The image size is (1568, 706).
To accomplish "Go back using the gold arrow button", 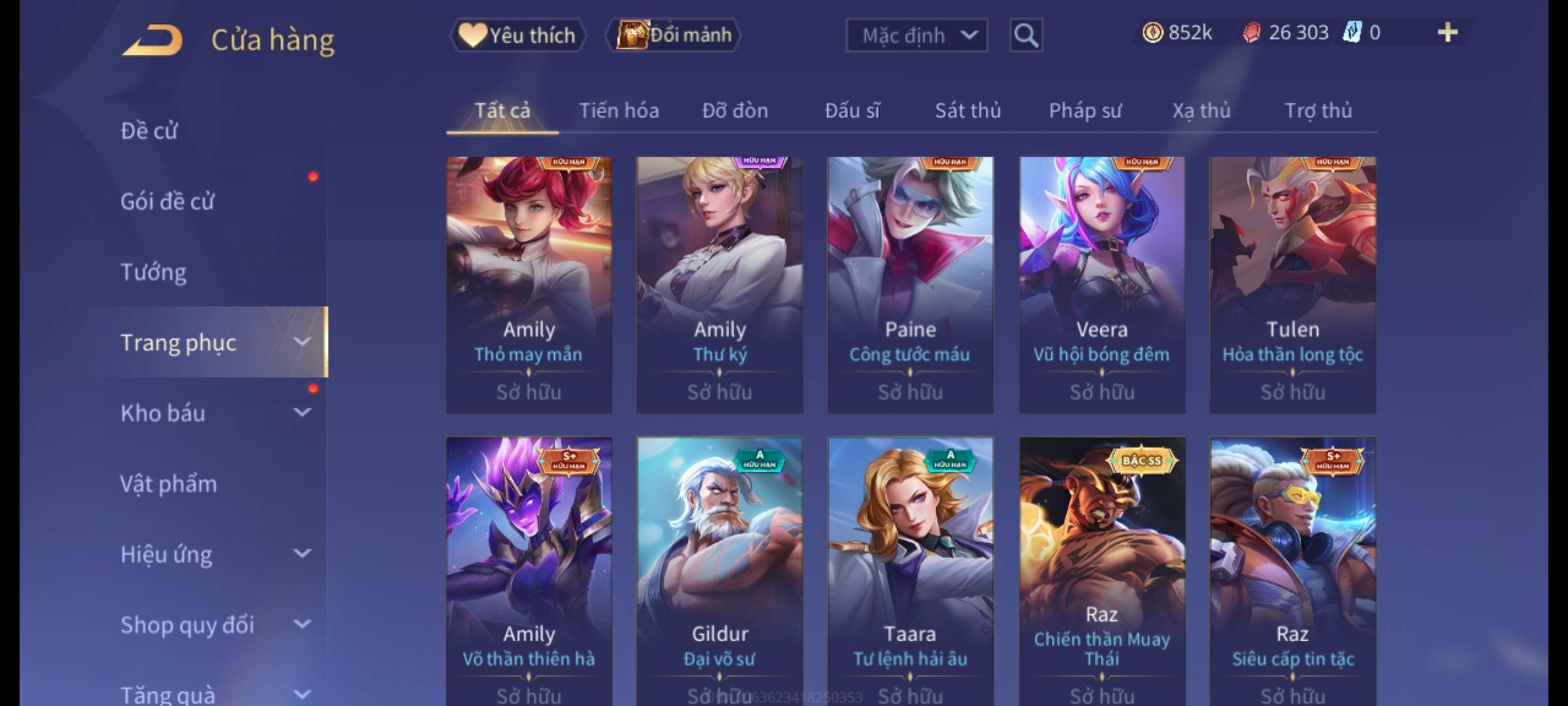I will 152,41.
